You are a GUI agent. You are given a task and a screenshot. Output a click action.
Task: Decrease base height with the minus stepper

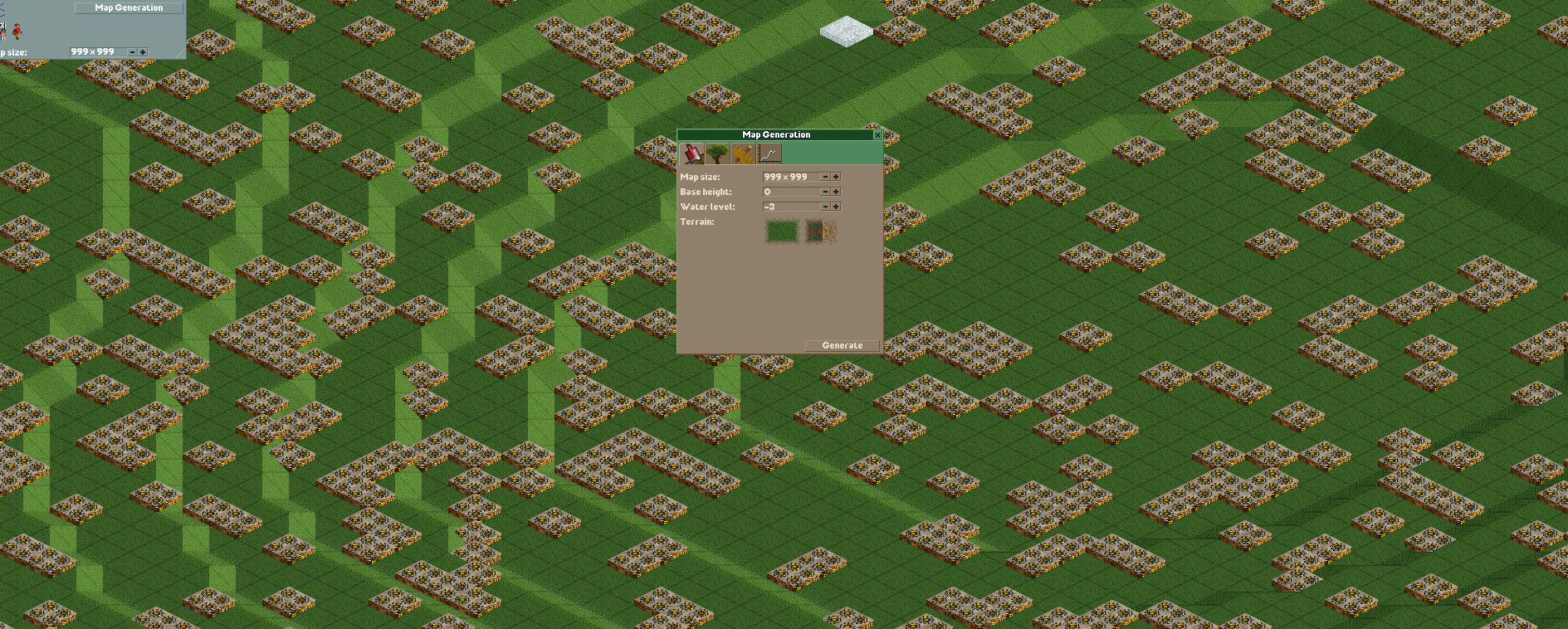click(824, 192)
